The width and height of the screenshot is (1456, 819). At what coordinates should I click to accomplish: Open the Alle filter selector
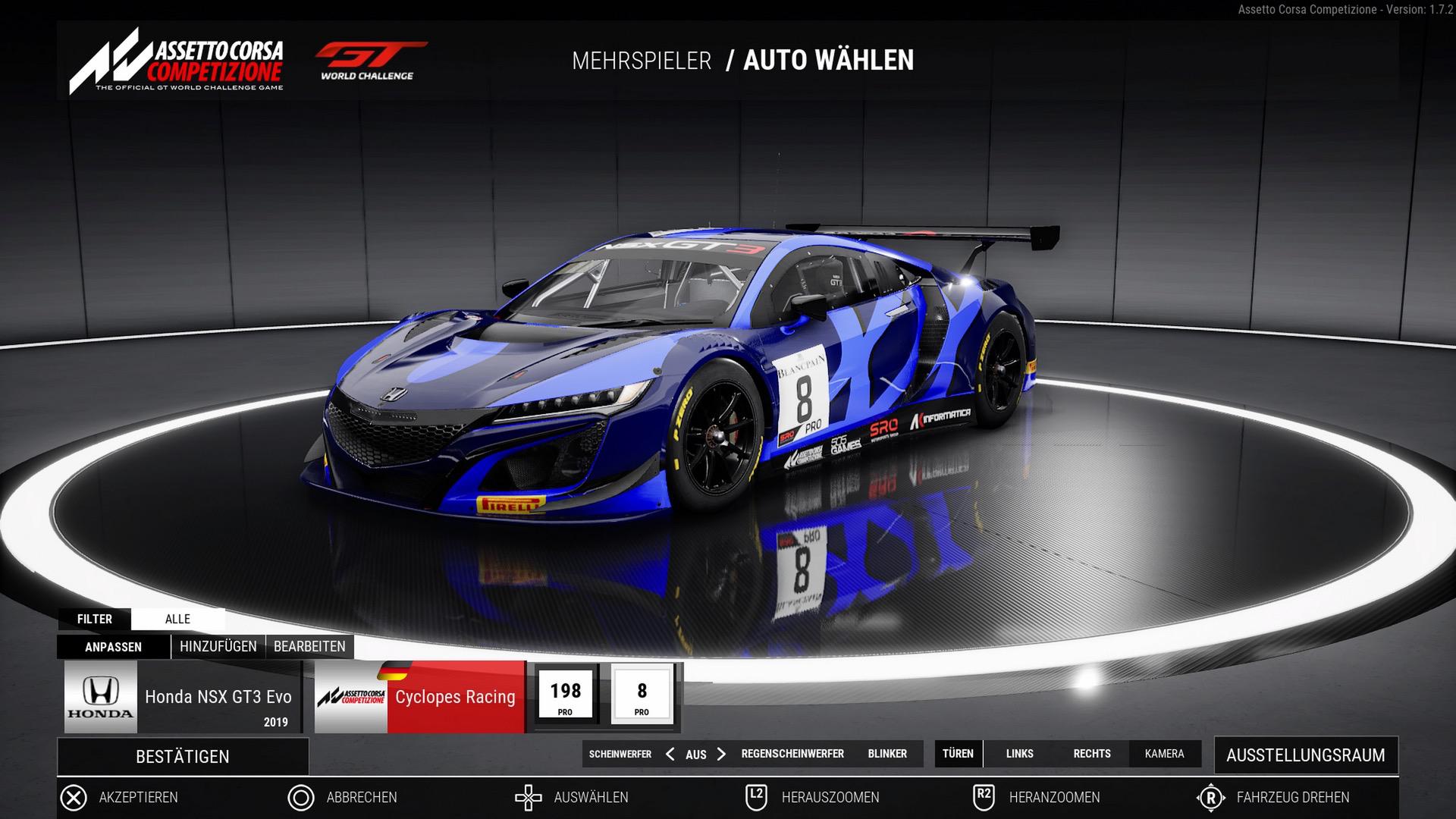click(177, 619)
